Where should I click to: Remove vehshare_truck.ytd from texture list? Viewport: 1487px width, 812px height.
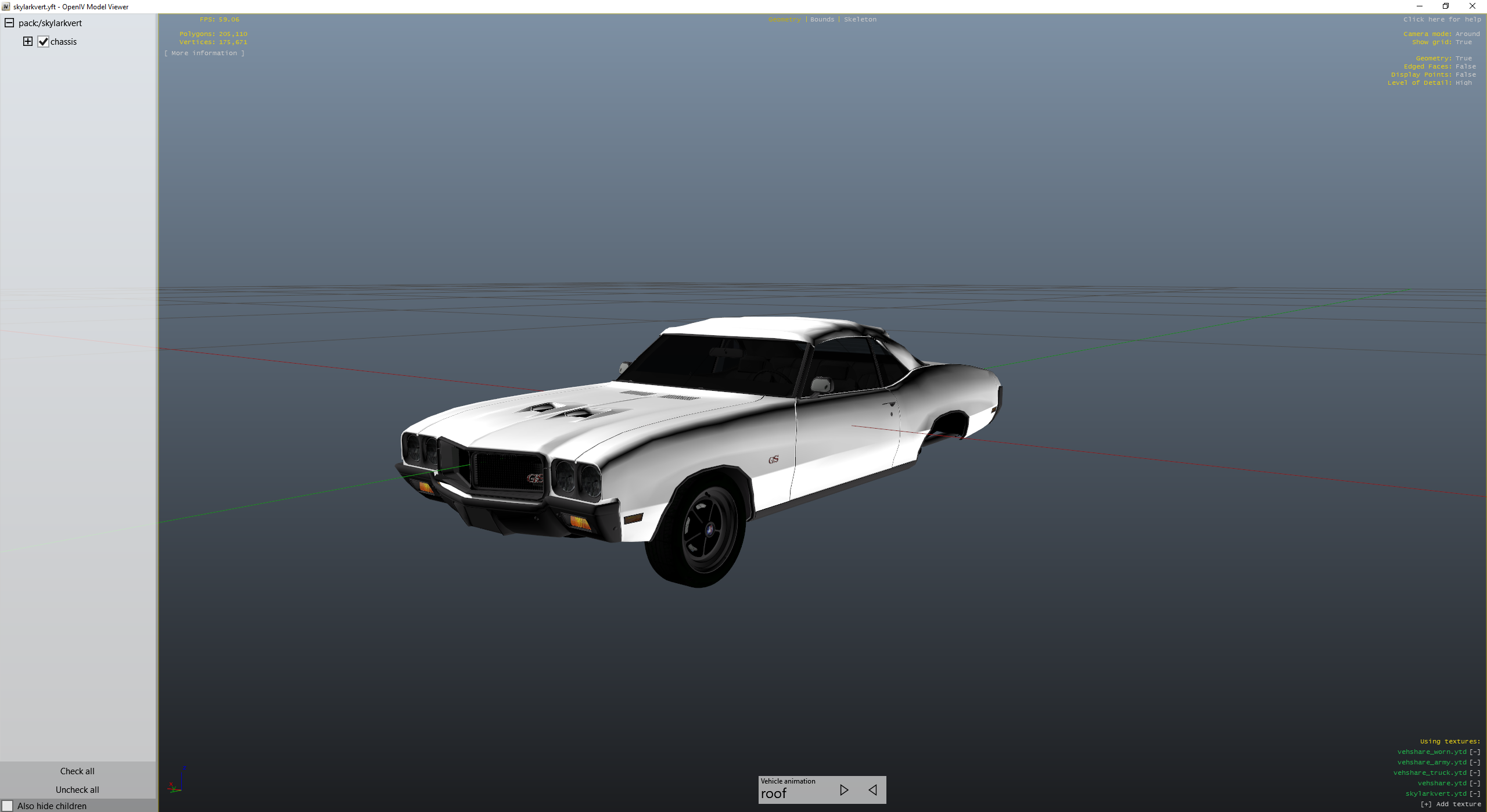coord(1475,773)
